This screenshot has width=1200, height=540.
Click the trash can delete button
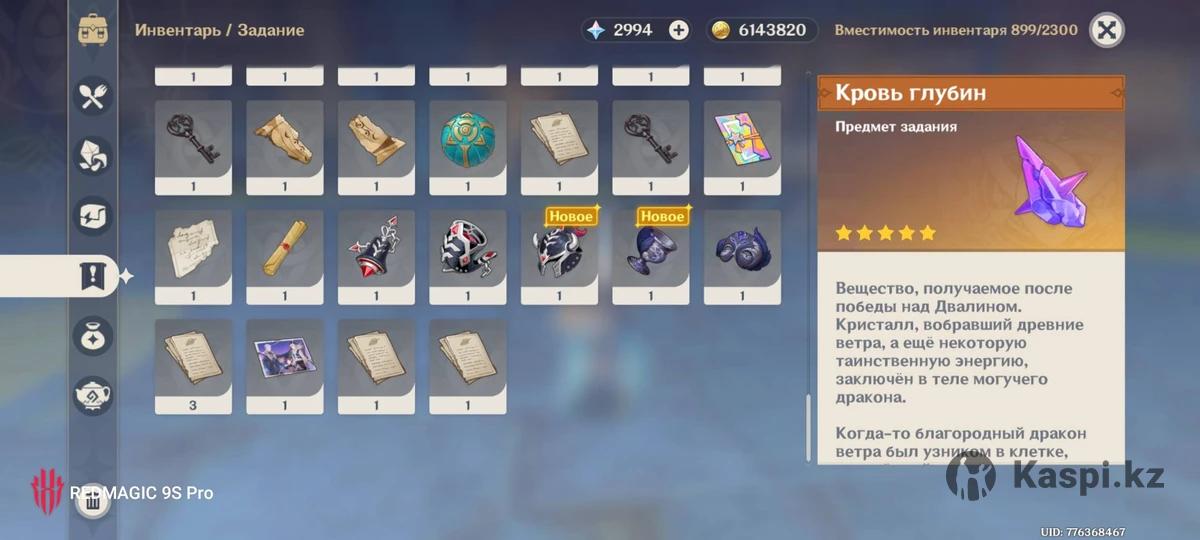[93, 501]
